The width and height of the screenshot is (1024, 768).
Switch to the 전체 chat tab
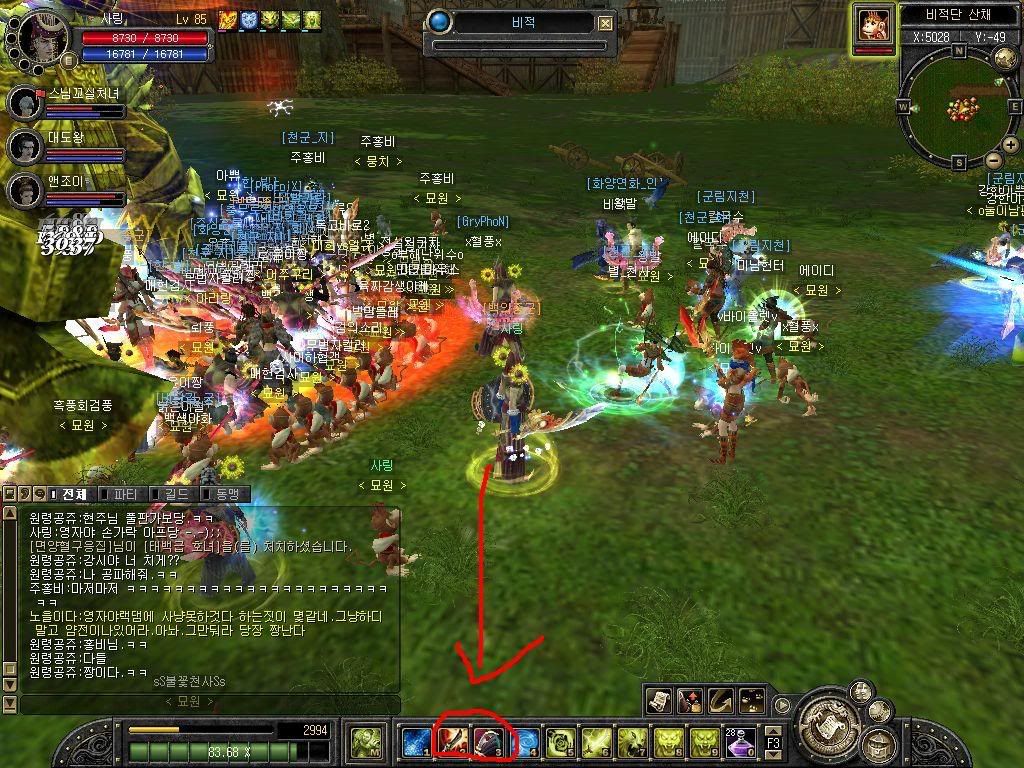(x=73, y=494)
